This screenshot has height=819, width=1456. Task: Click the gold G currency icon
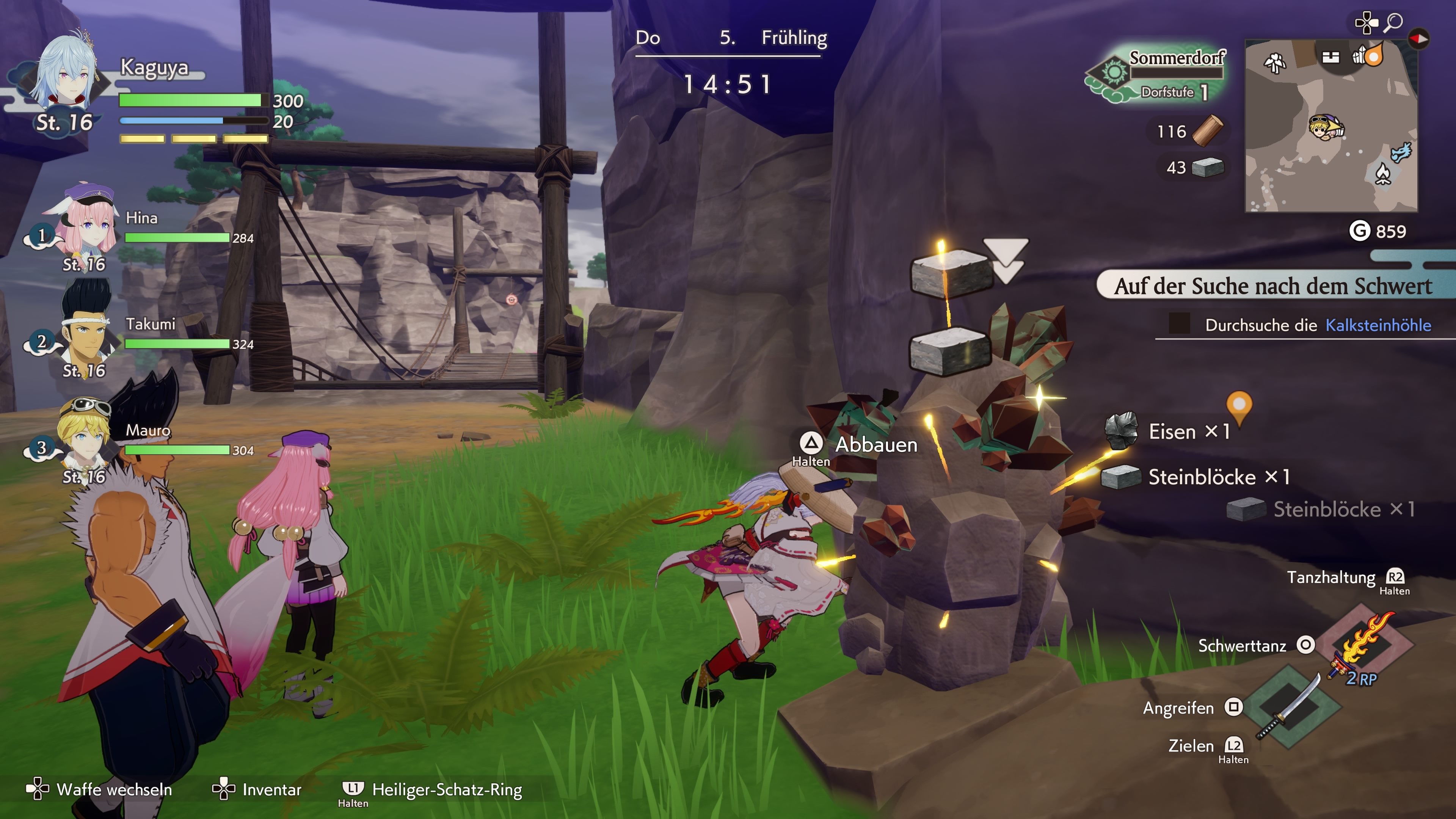click(x=1359, y=231)
